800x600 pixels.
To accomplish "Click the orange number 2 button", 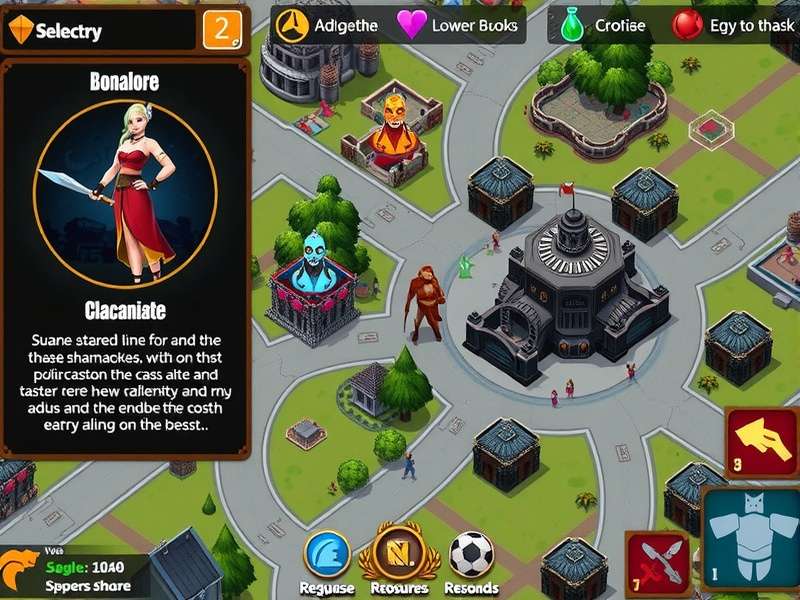I will coord(222,29).
